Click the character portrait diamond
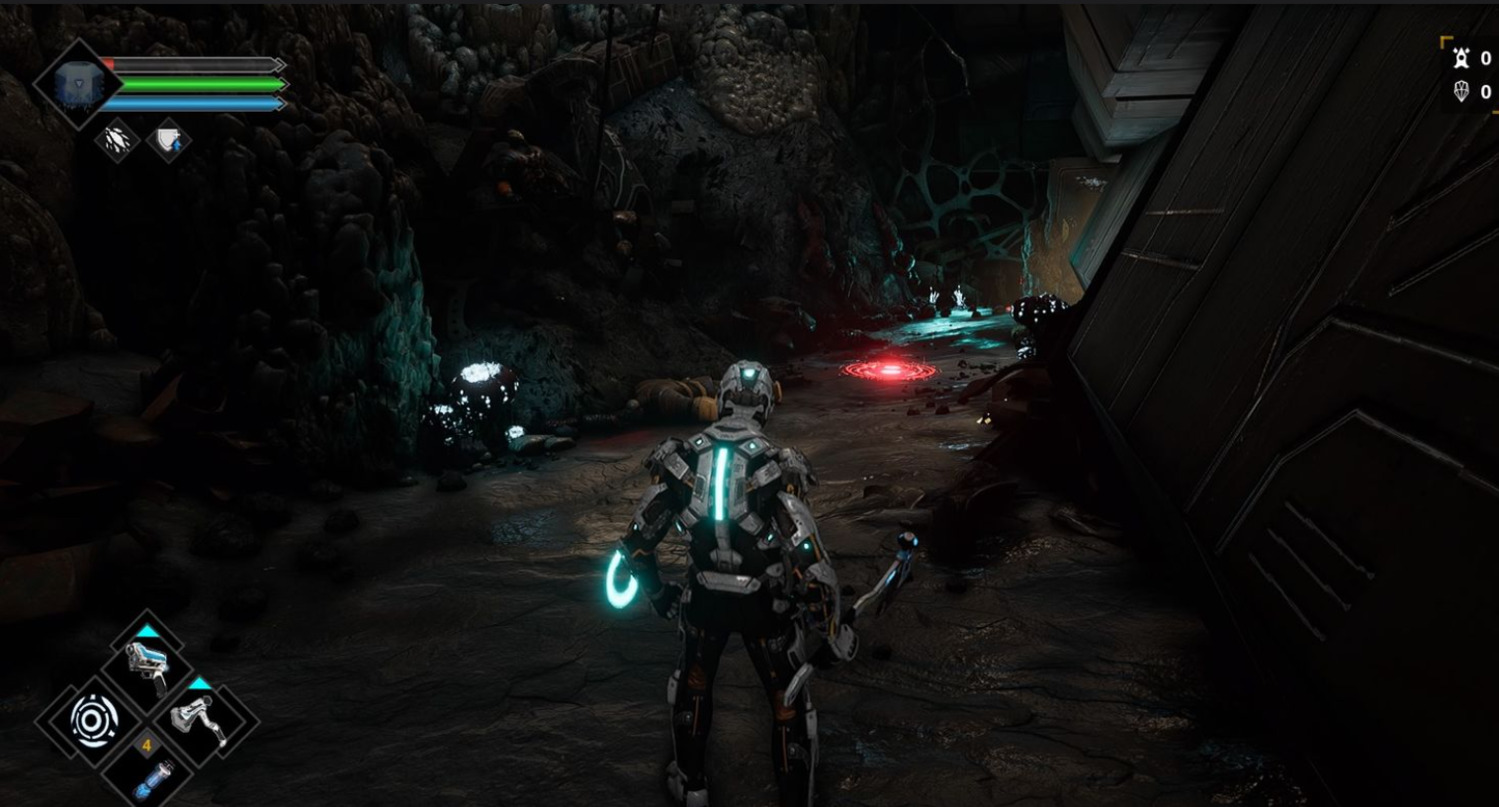 (x=76, y=84)
